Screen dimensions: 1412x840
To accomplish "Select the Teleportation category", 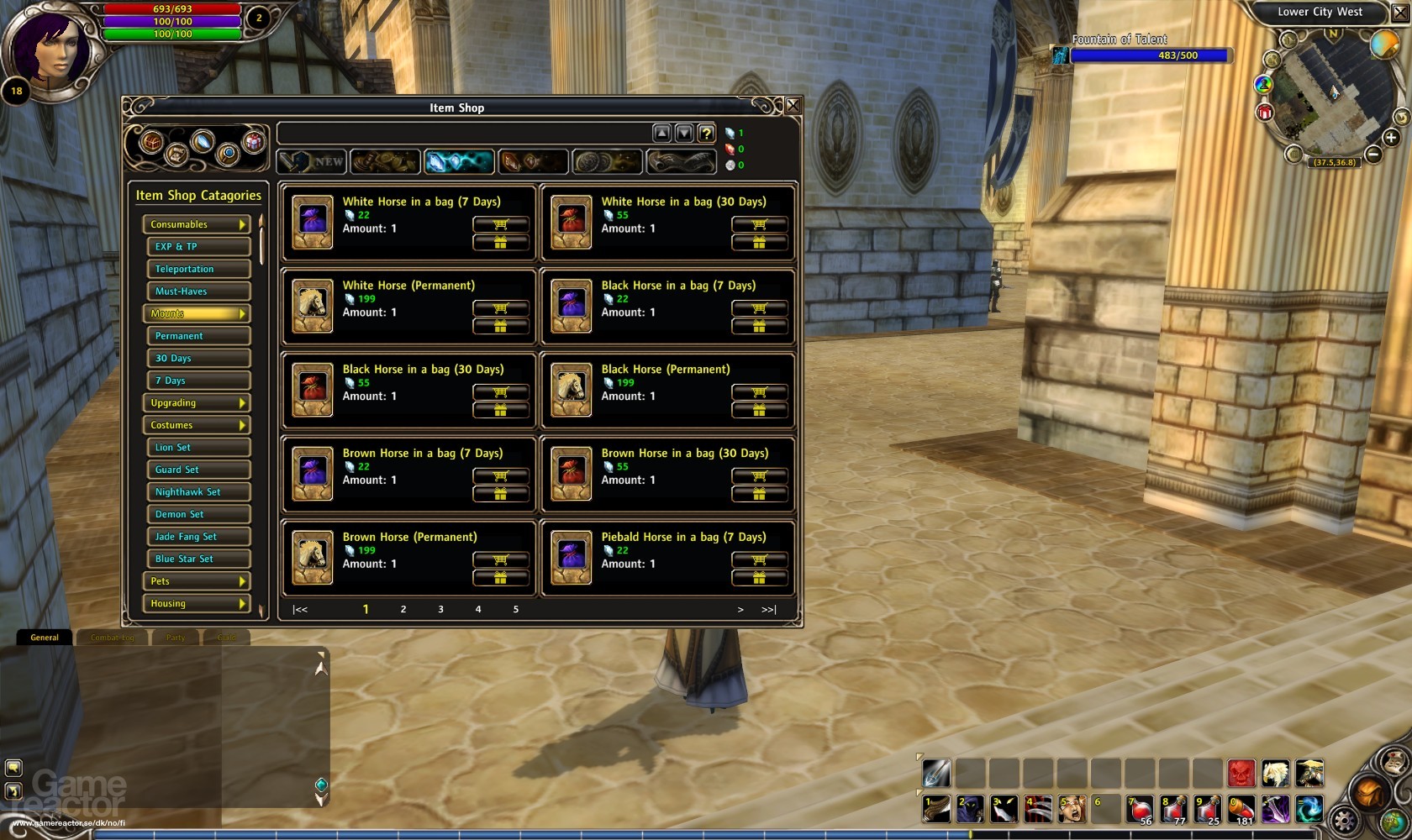I will coord(198,269).
